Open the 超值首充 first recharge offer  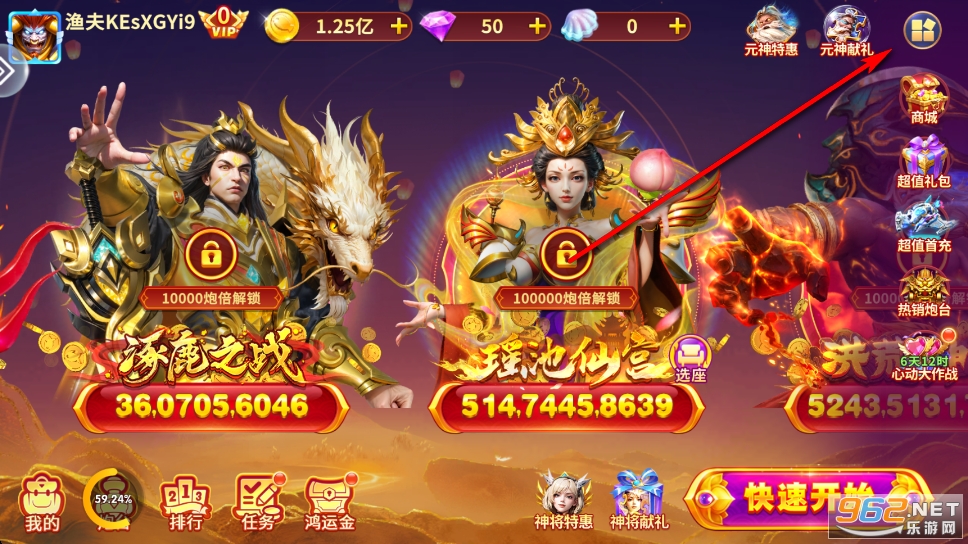pos(924,229)
